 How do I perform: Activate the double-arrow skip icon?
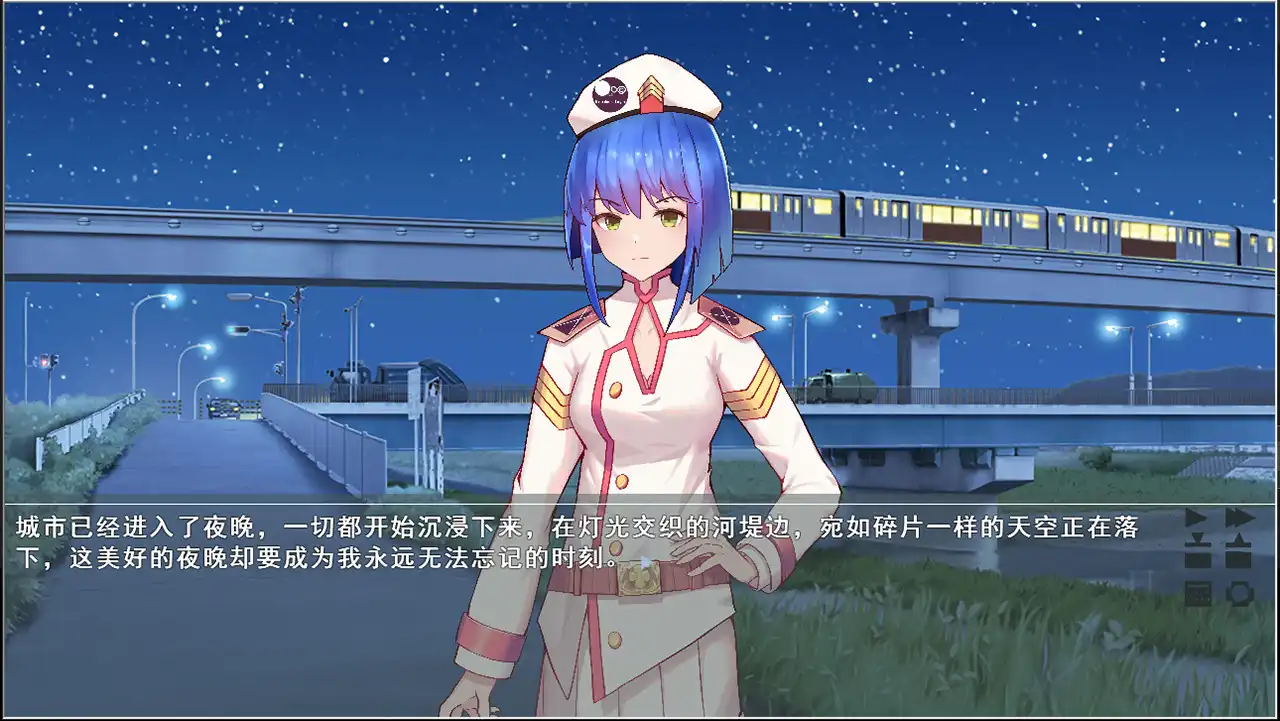point(1240,517)
